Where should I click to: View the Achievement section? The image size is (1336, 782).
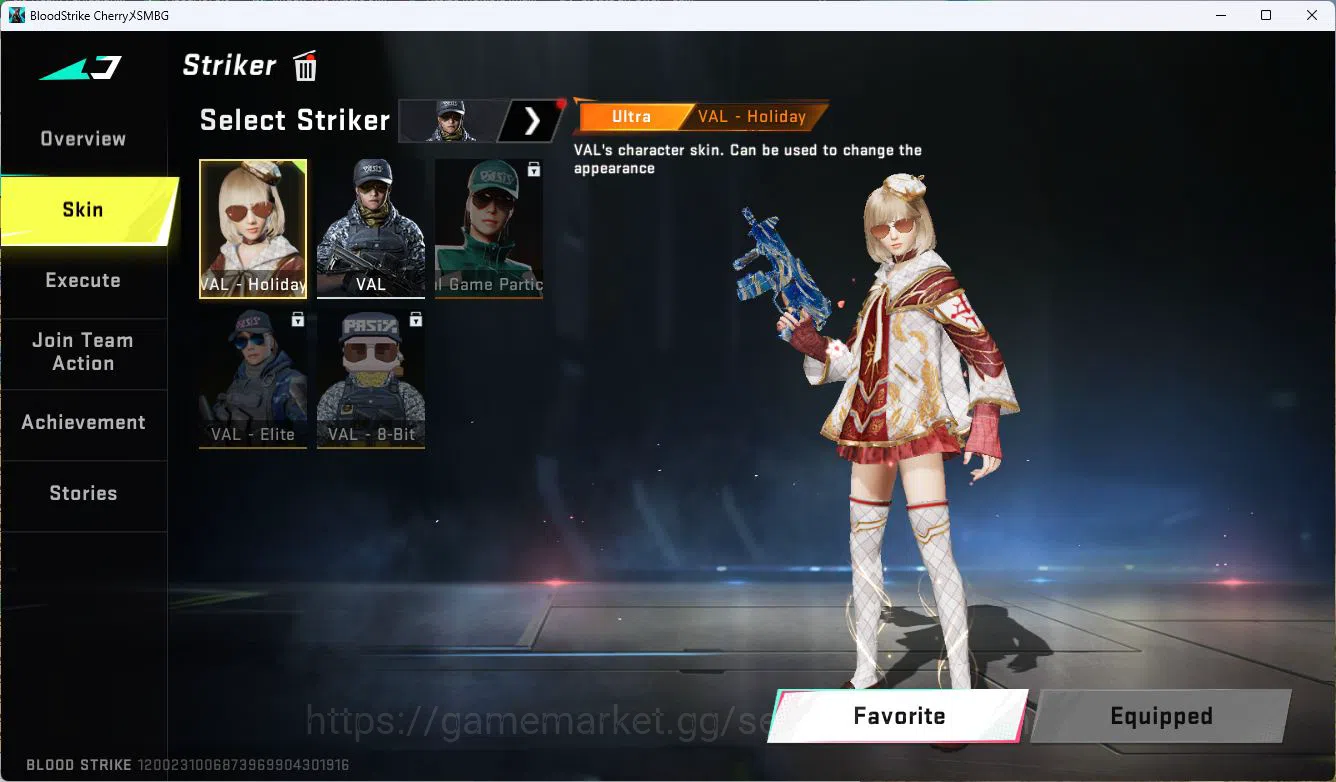pos(84,422)
